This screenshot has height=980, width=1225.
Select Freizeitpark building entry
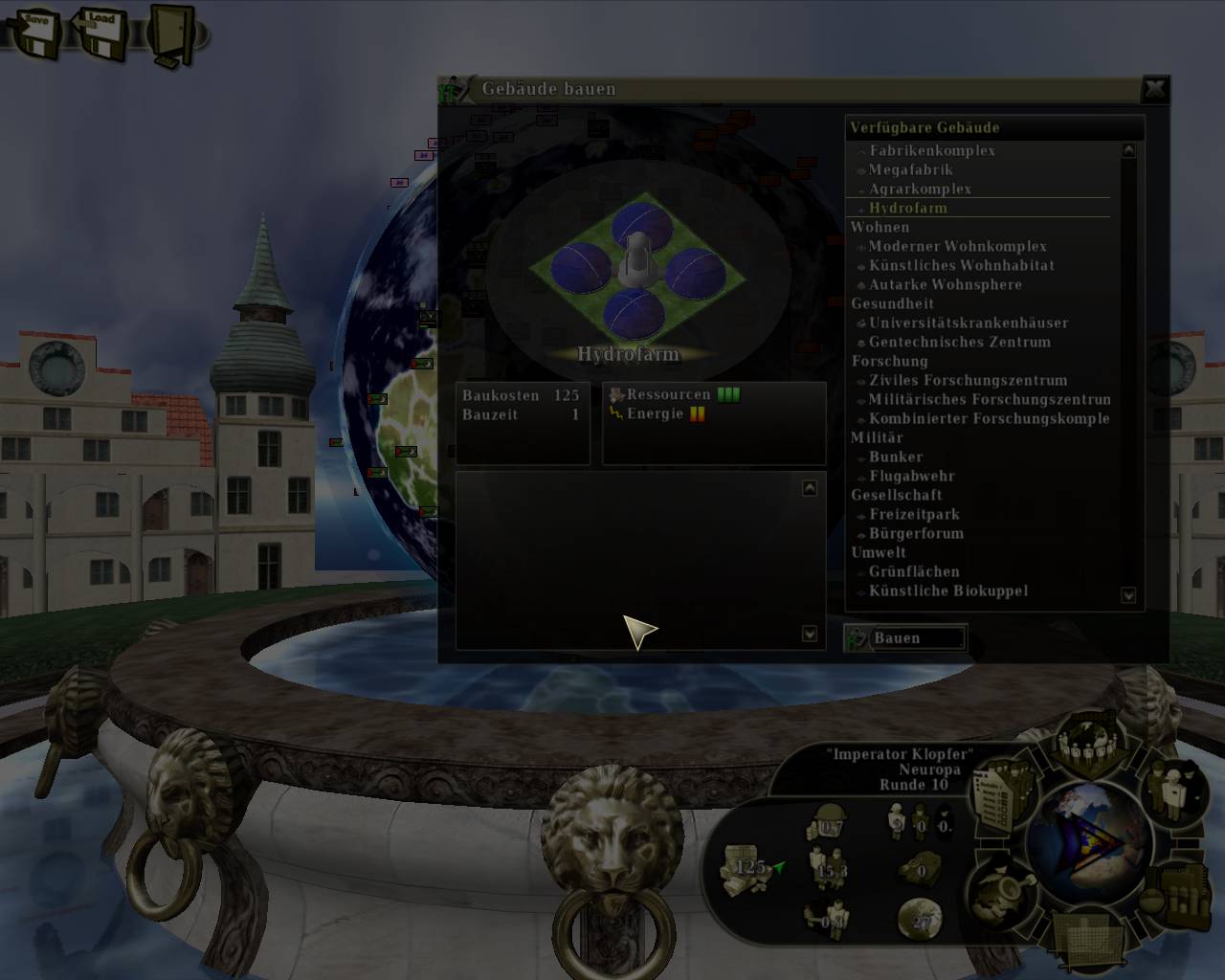(x=913, y=514)
